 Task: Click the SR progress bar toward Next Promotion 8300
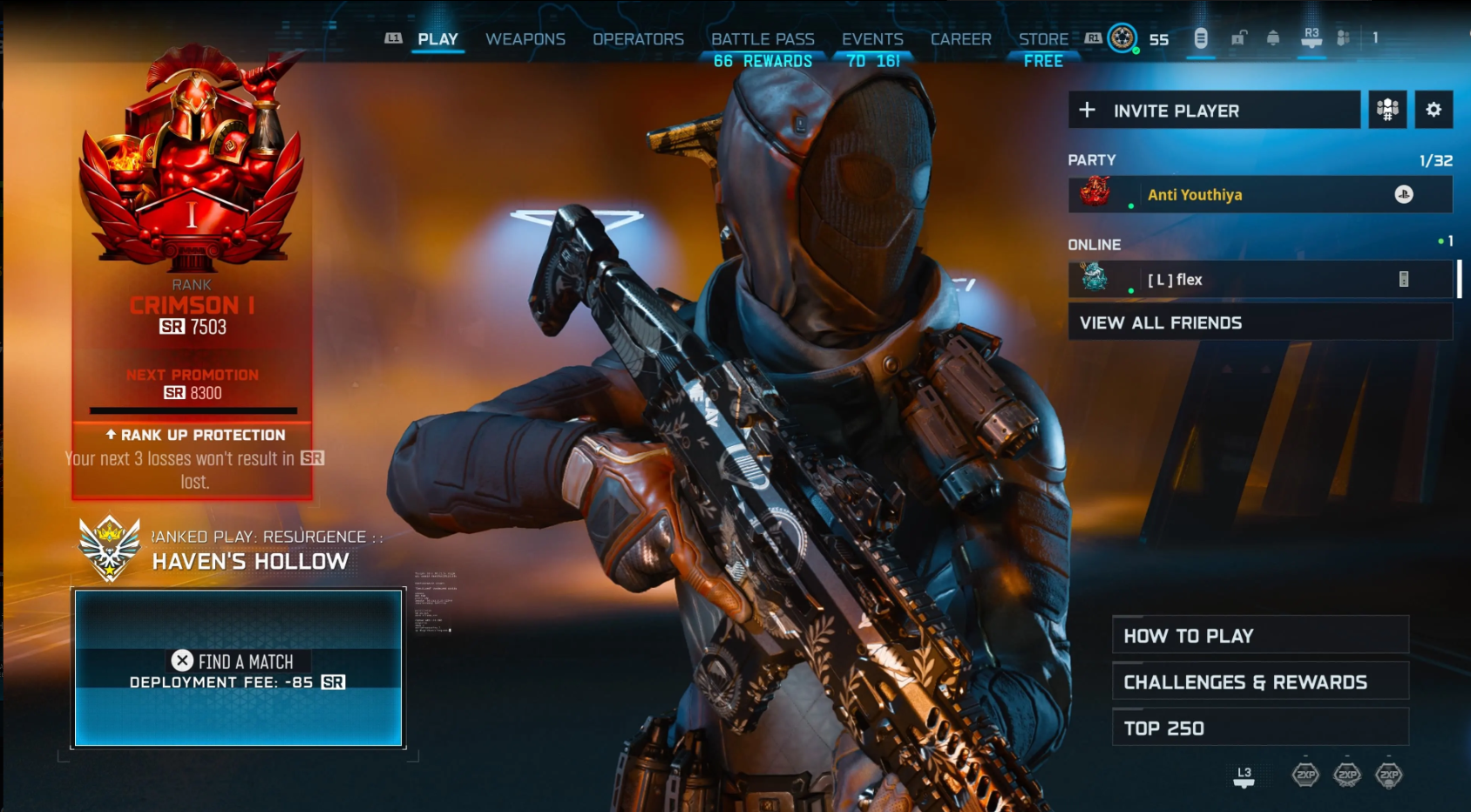coord(193,409)
